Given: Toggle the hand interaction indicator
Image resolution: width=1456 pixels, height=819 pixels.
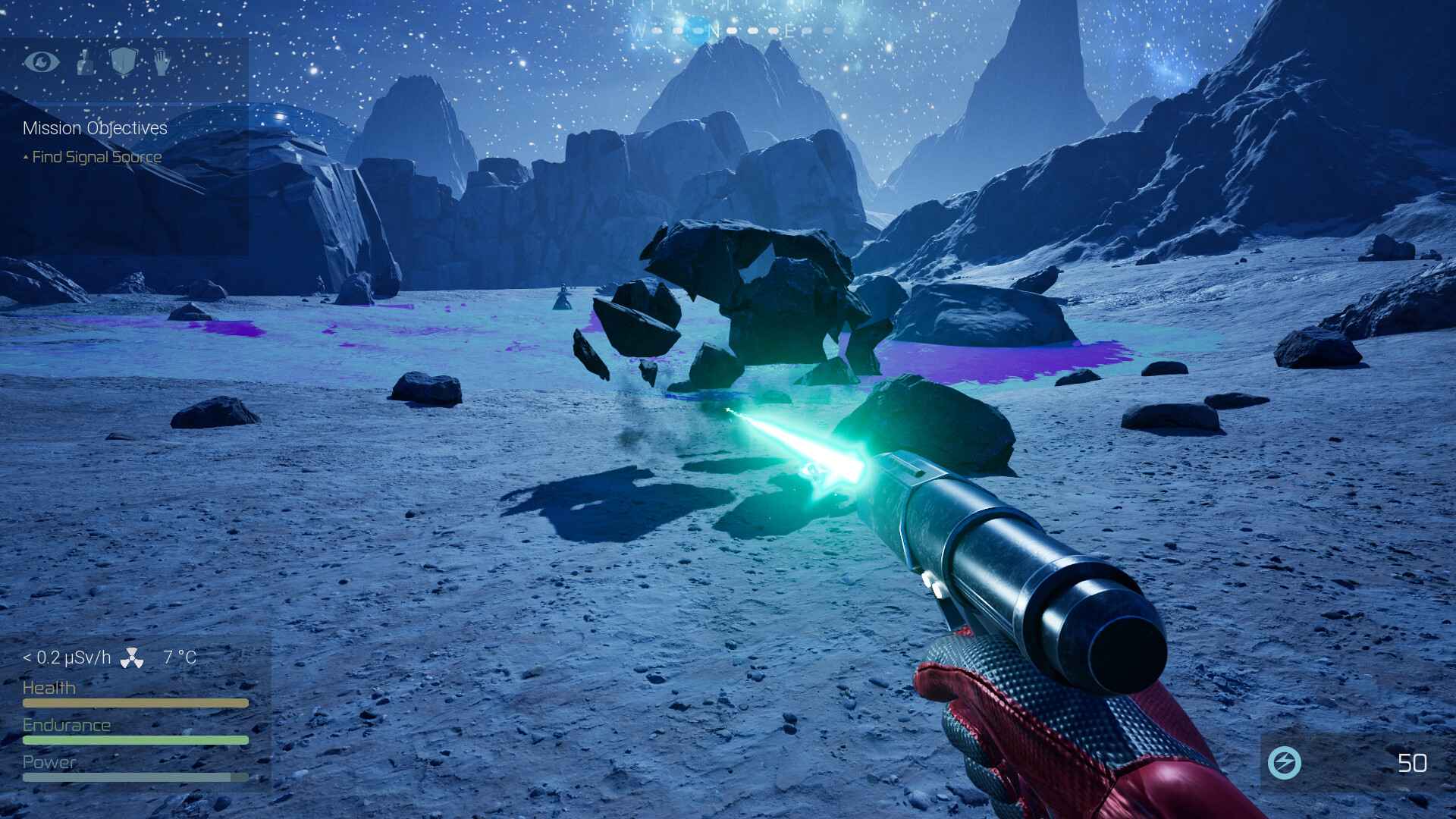Looking at the screenshot, I should coord(162,63).
